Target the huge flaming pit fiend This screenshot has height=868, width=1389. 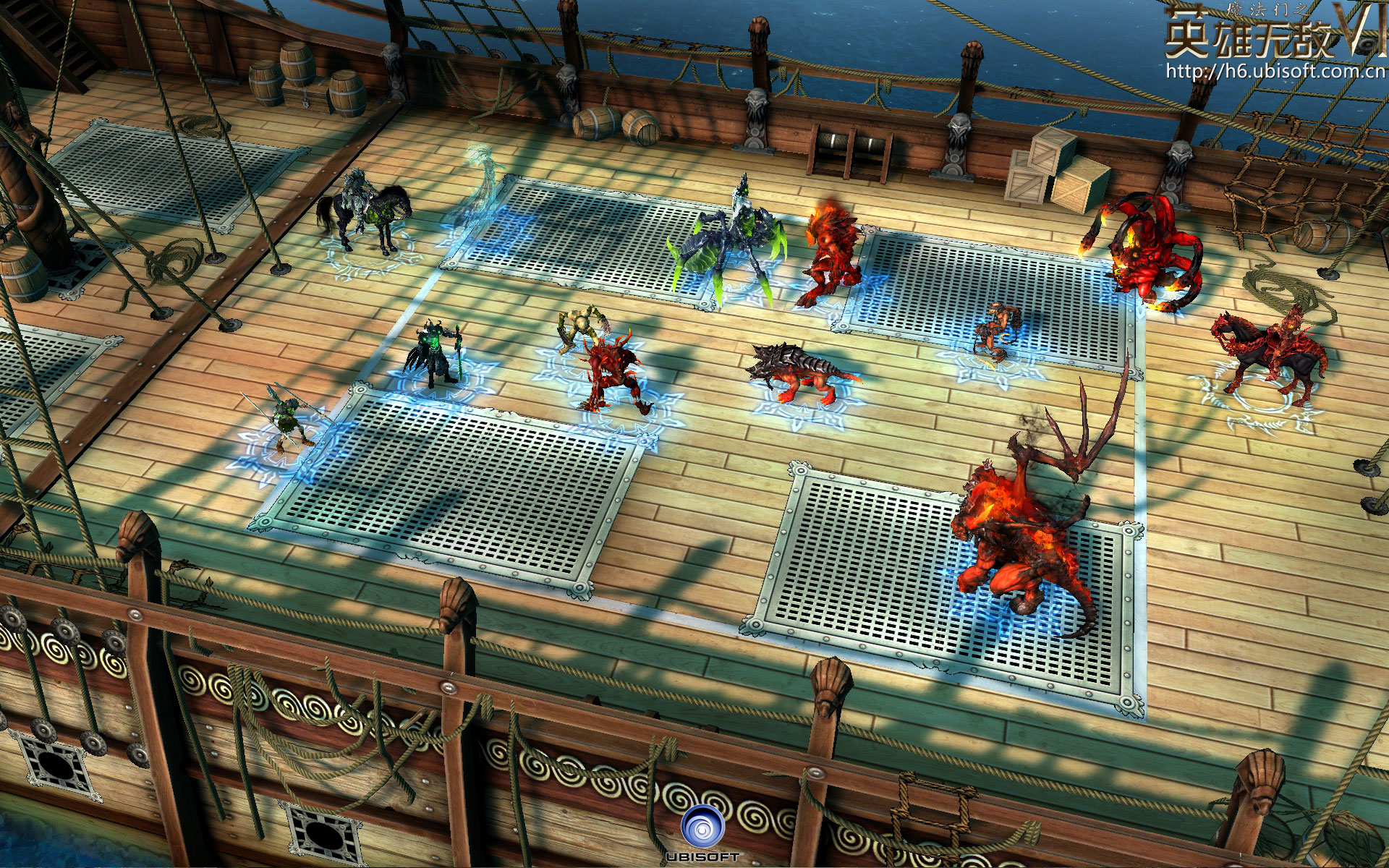[1027, 535]
